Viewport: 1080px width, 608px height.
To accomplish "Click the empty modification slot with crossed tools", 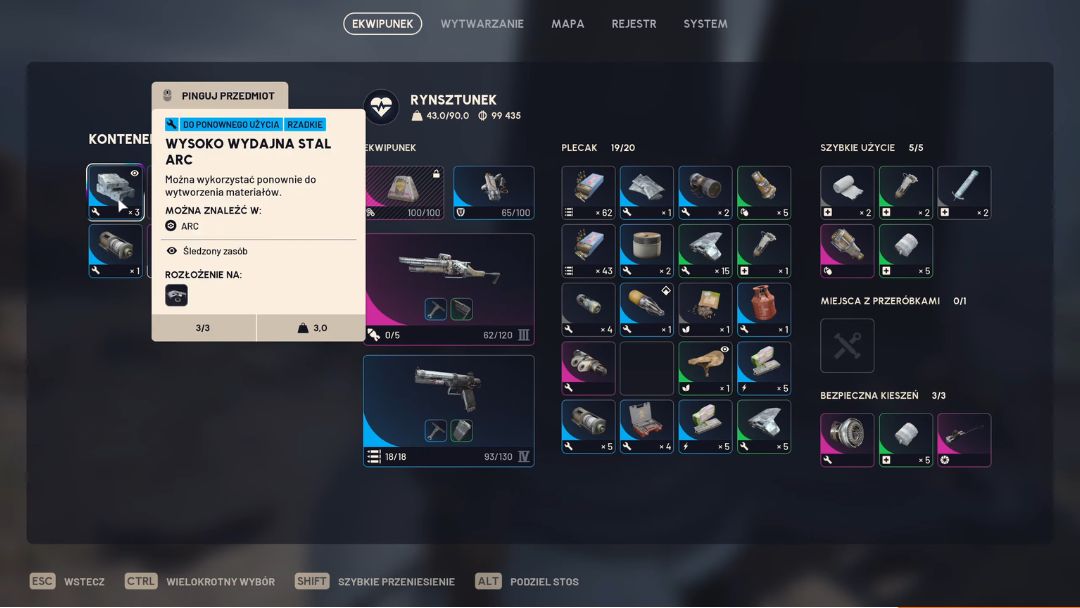I will (847, 346).
